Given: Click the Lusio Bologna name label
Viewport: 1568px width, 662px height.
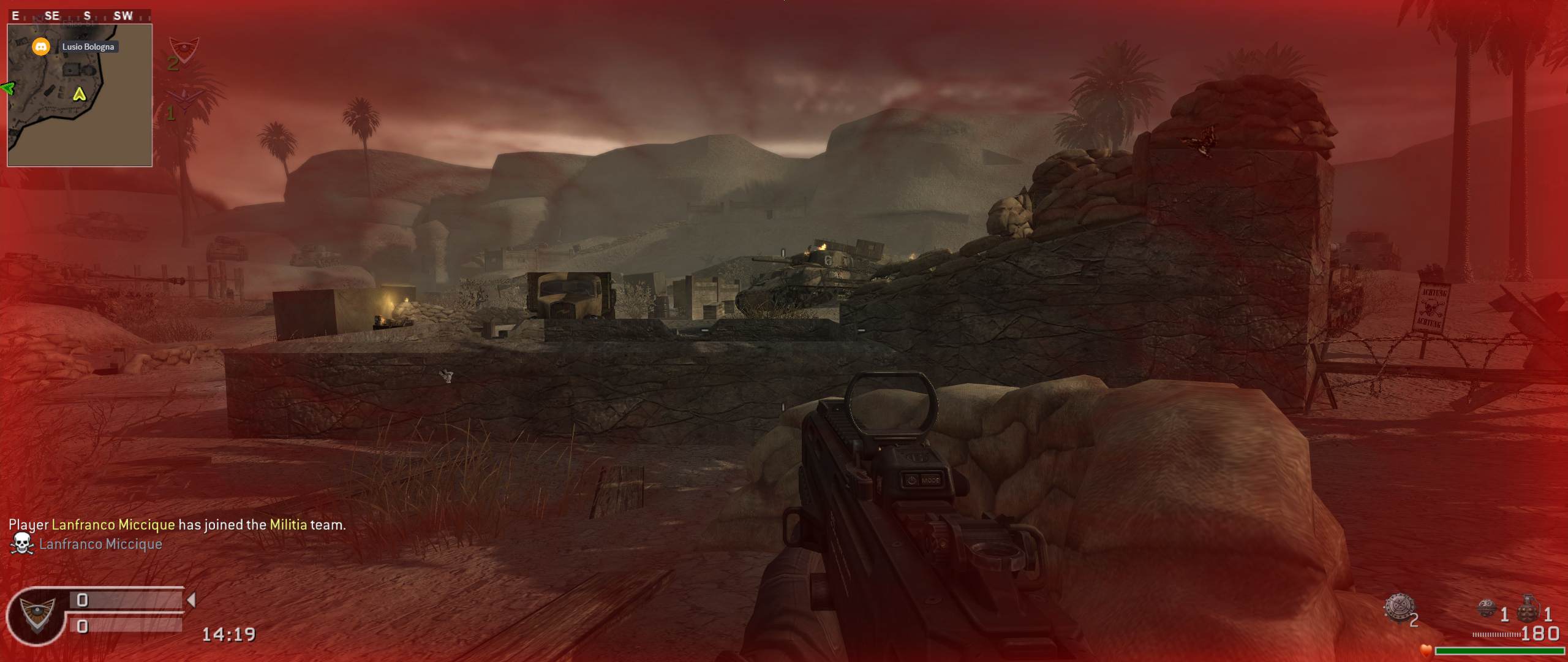Looking at the screenshot, I should [x=88, y=47].
